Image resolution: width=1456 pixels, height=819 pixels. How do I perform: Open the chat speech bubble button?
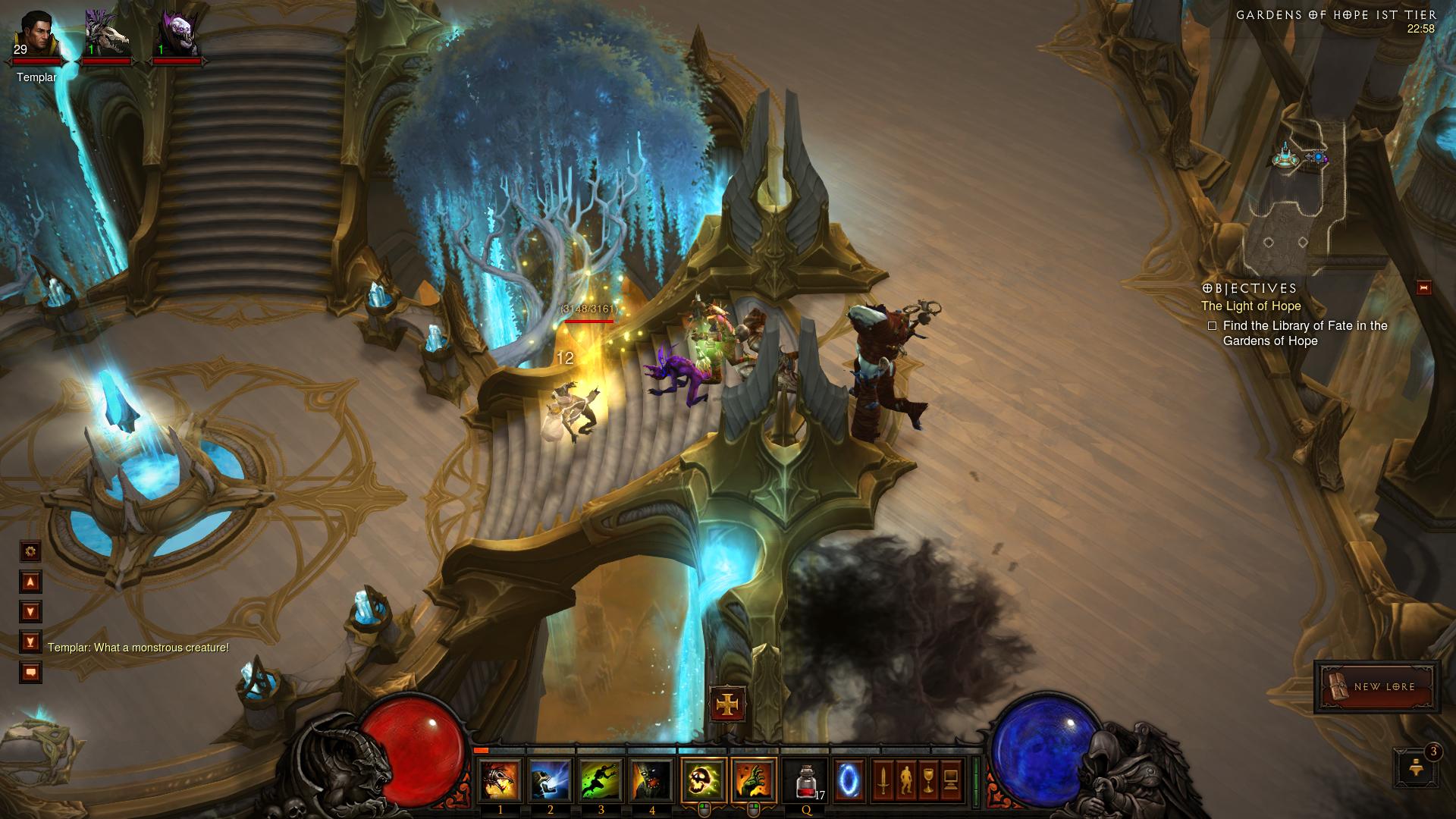click(30, 673)
